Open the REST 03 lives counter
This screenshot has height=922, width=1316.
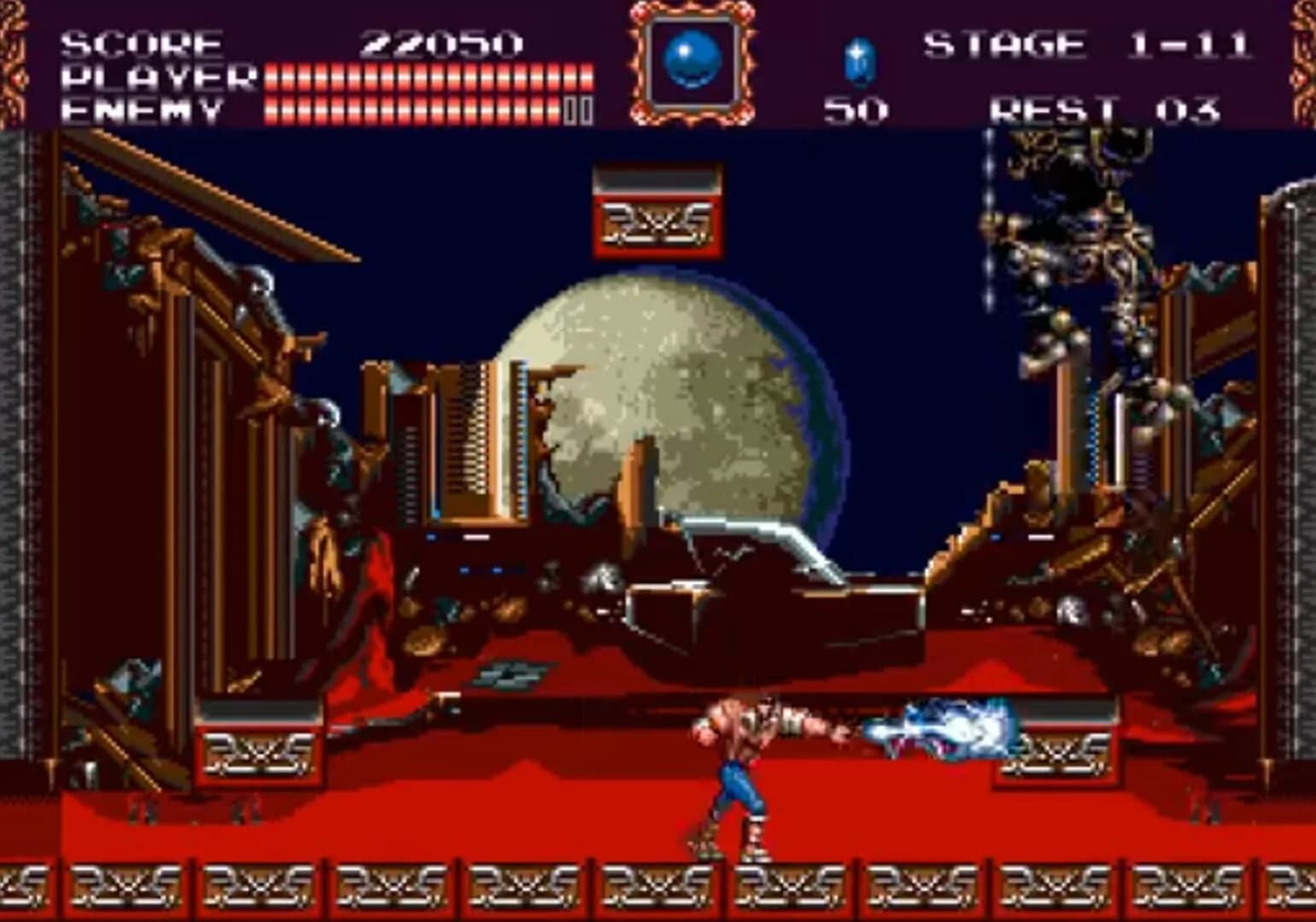pyautogui.click(x=1102, y=107)
